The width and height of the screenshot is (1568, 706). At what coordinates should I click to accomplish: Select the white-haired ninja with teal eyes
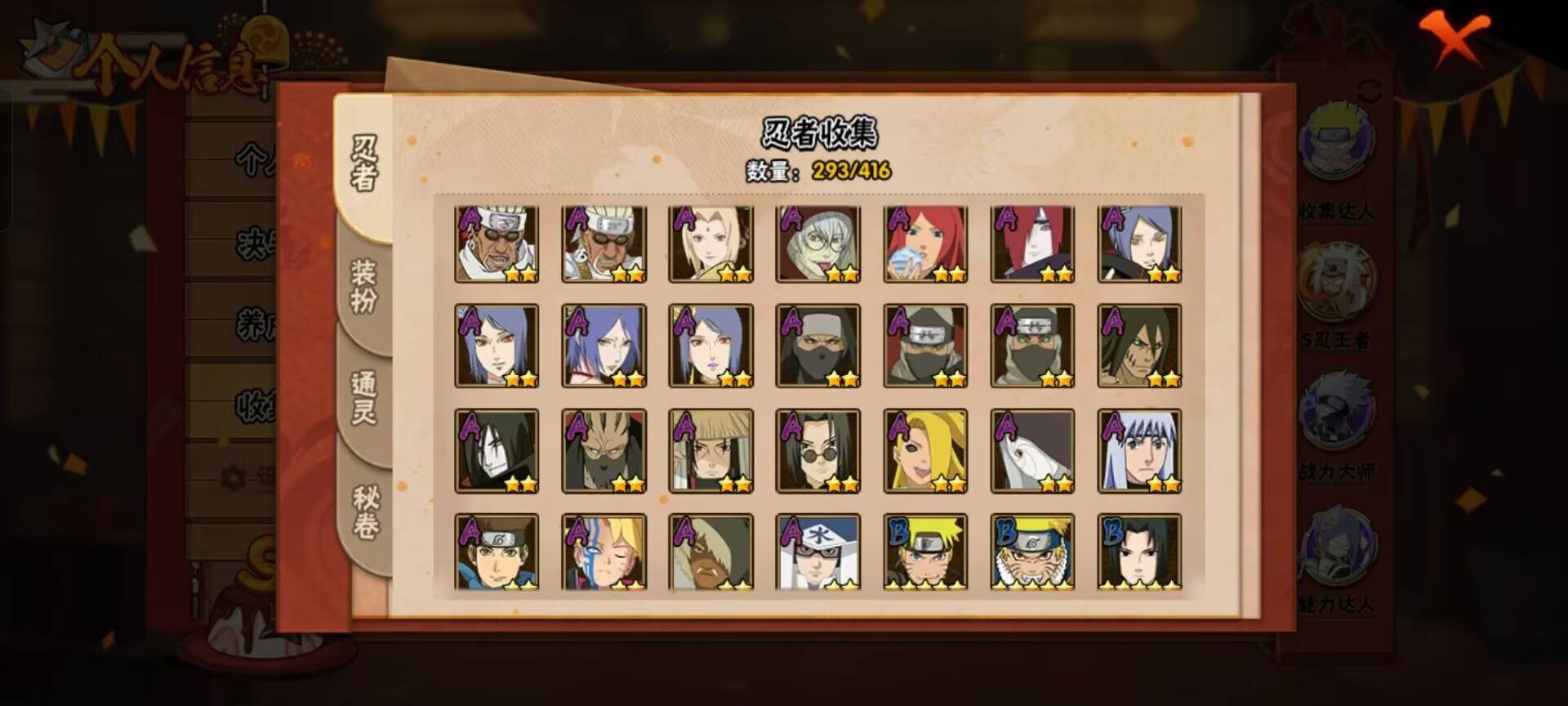(x=1139, y=451)
